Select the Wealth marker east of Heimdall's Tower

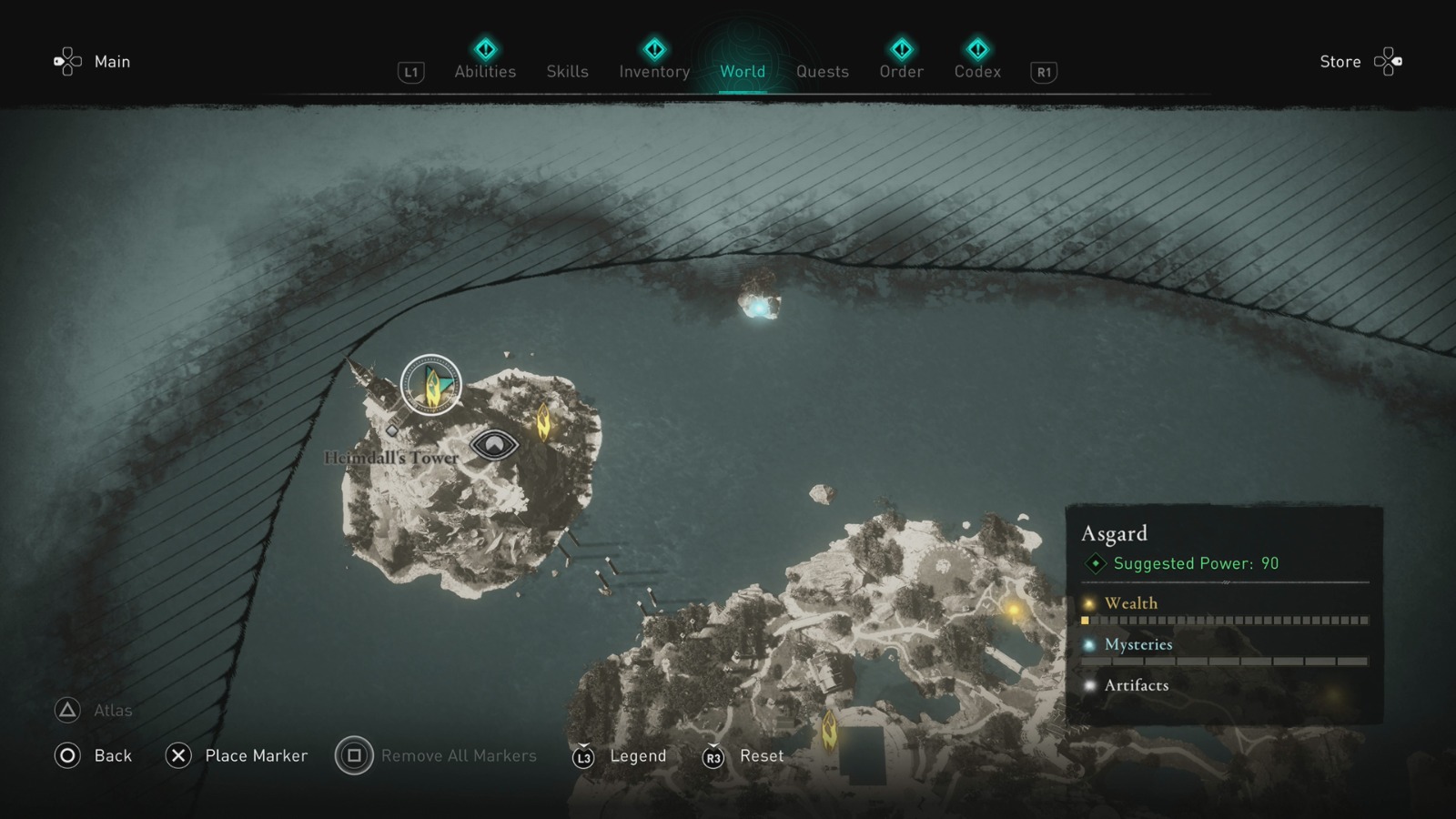(x=545, y=420)
